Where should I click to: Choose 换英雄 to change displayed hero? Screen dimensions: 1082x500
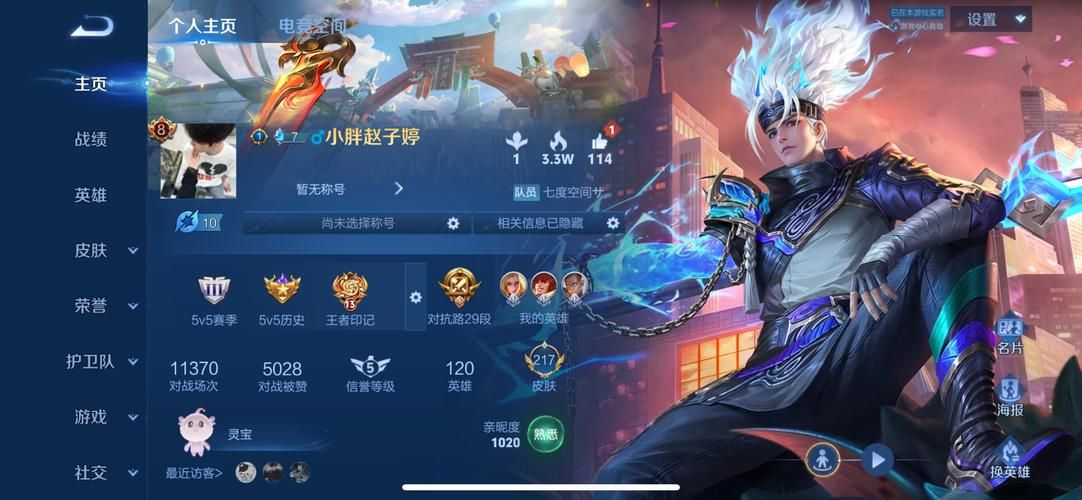point(1010,458)
